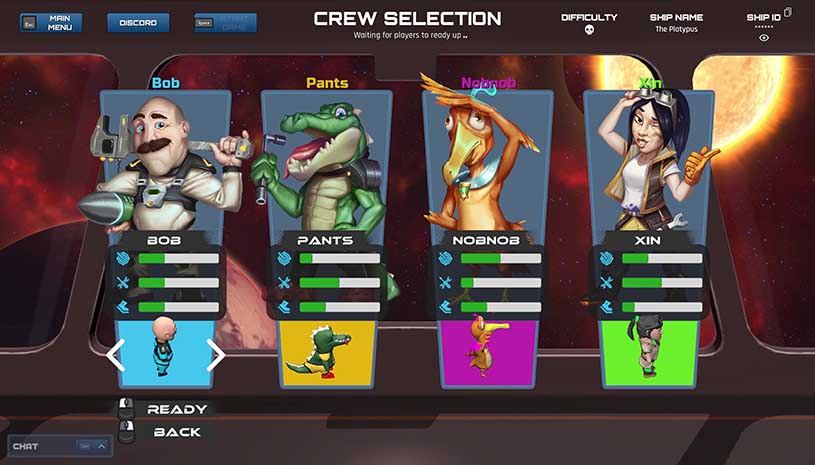This screenshot has height=465, width=815.
Task: Click the greyed-out Start Game button
Action: 225,22
